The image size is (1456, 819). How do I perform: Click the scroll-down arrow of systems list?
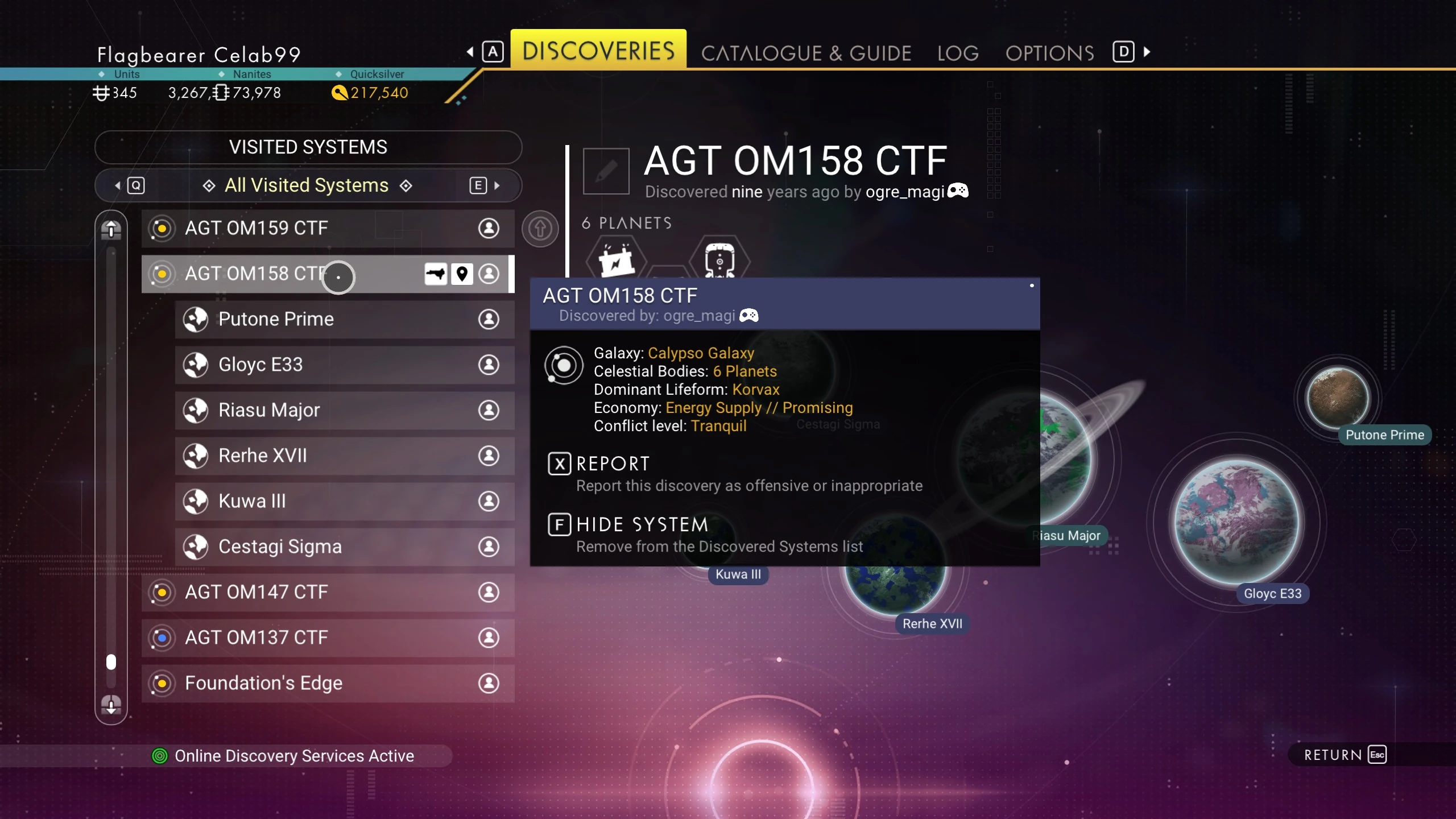pos(111,705)
